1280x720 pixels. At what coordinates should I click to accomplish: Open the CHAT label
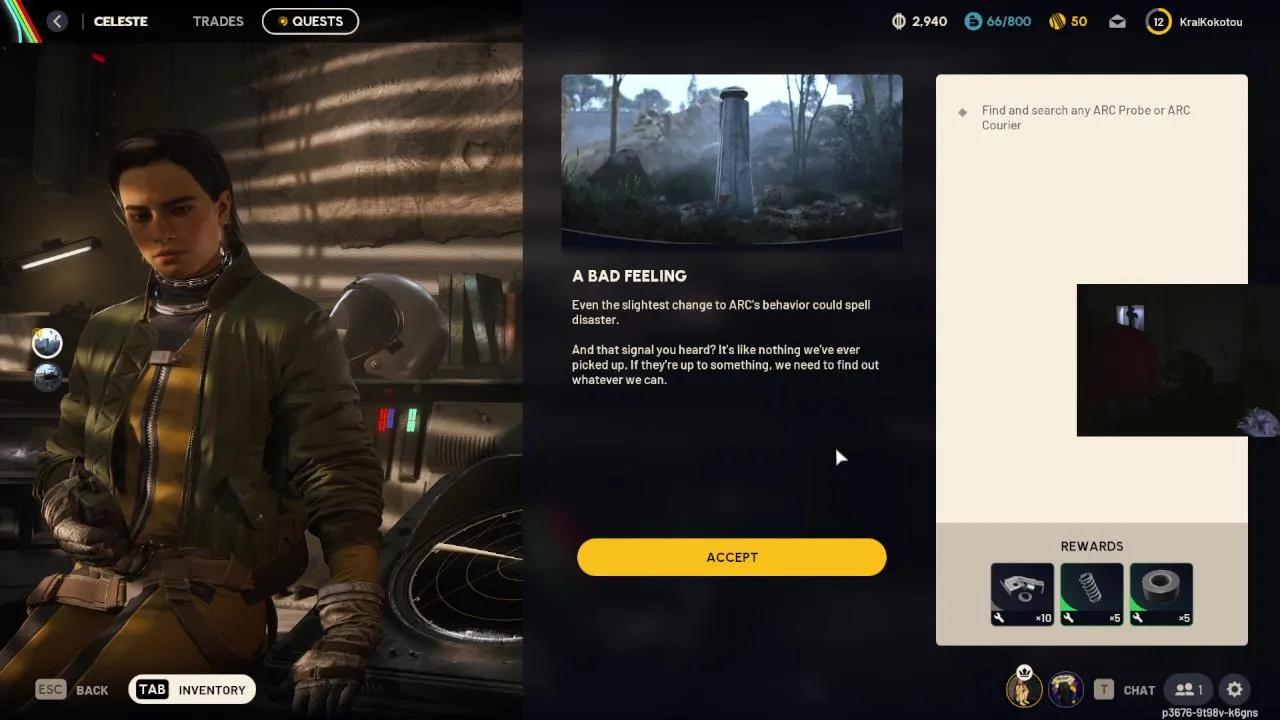pyautogui.click(x=1140, y=689)
